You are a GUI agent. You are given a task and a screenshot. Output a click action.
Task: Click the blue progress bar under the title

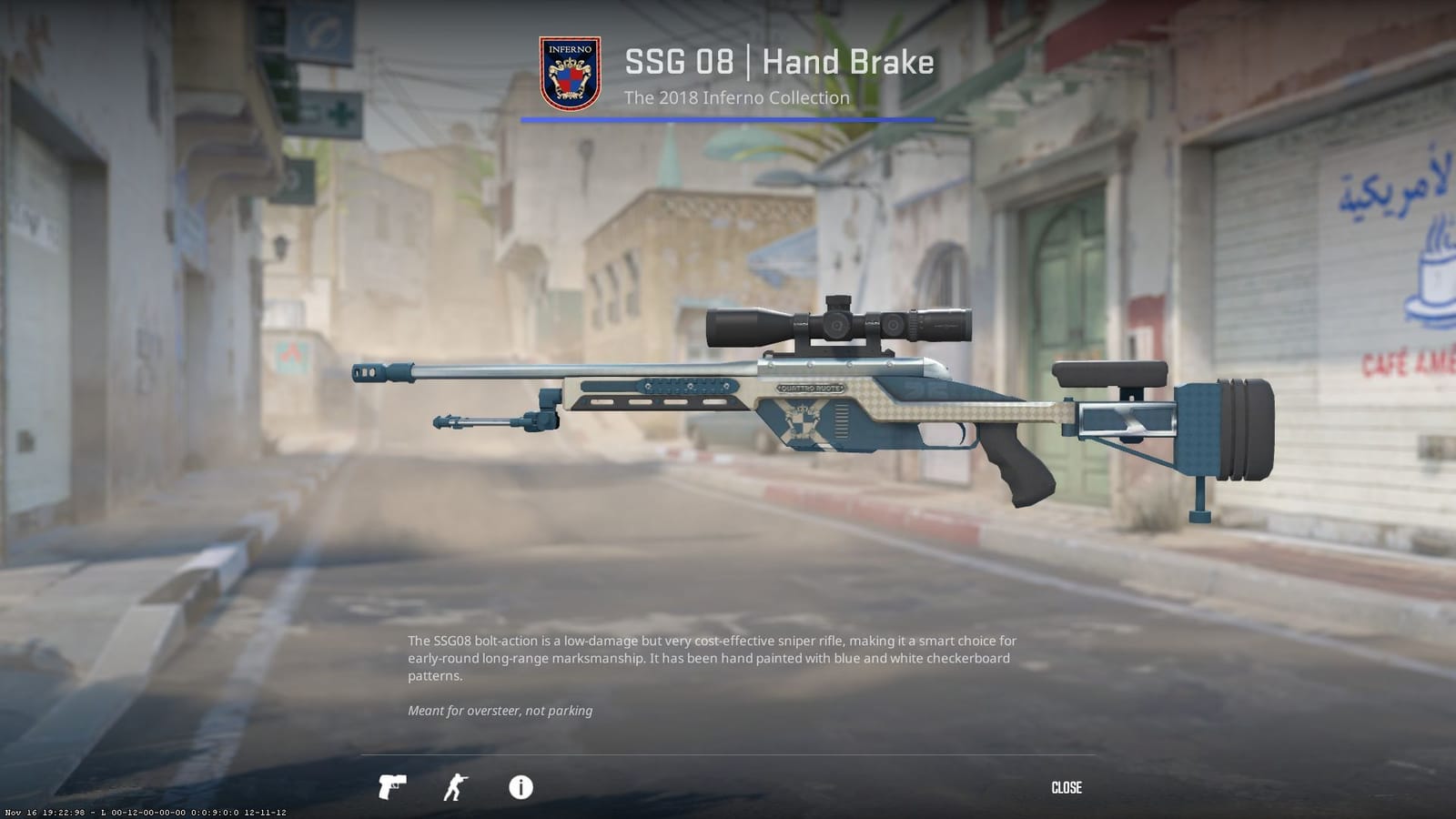[726, 117]
